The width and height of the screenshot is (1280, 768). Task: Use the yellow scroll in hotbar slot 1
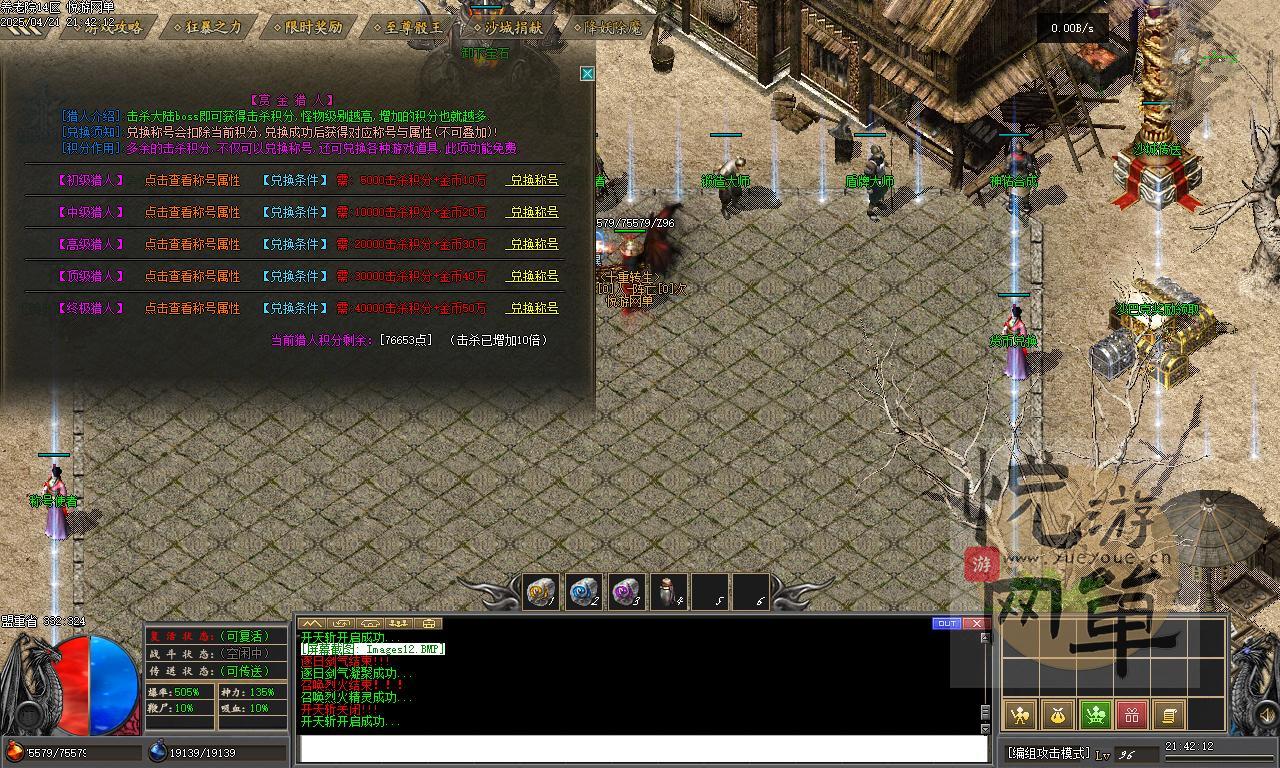(542, 592)
